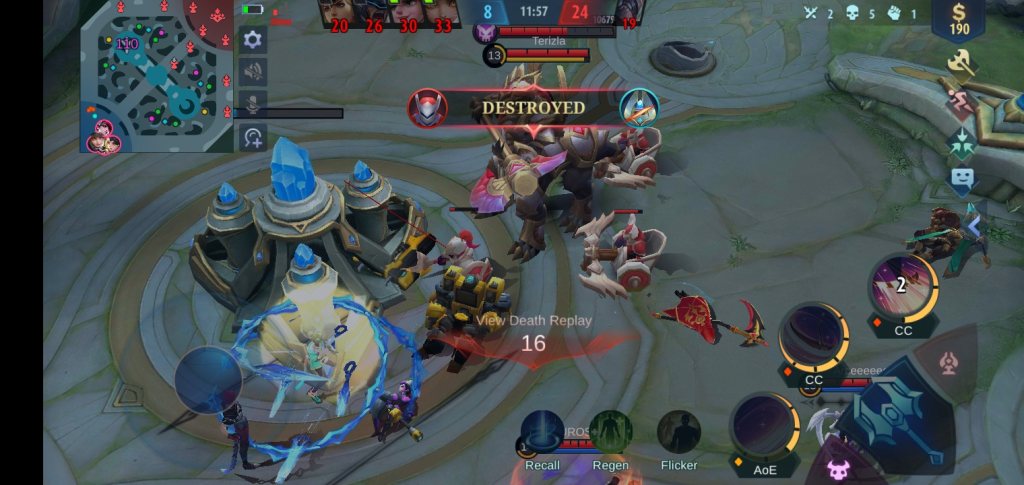Viewport: 1024px width, 485px height.
Task: Use the Regen ability
Action: (610, 434)
